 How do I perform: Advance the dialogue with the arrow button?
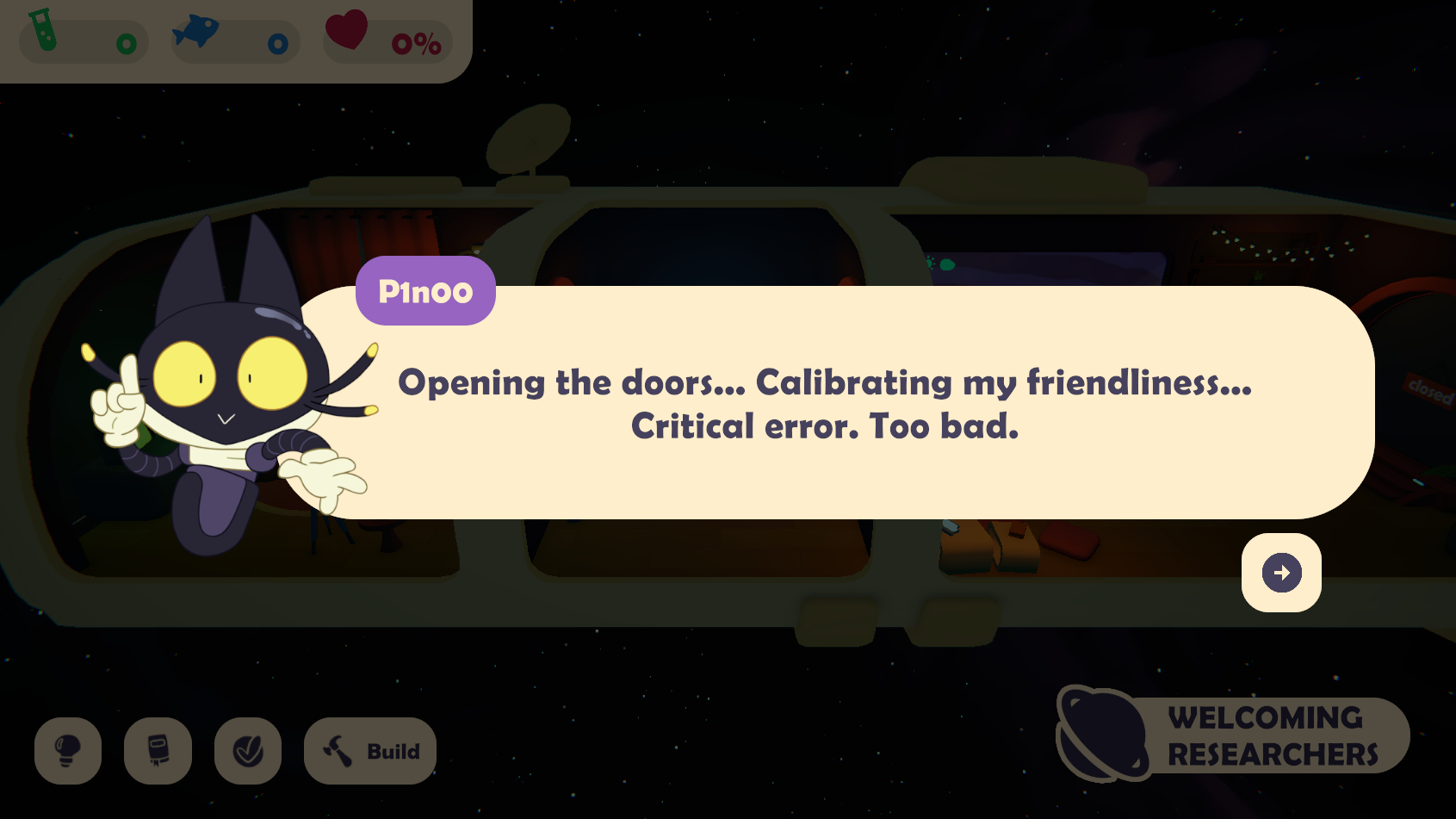1281,573
